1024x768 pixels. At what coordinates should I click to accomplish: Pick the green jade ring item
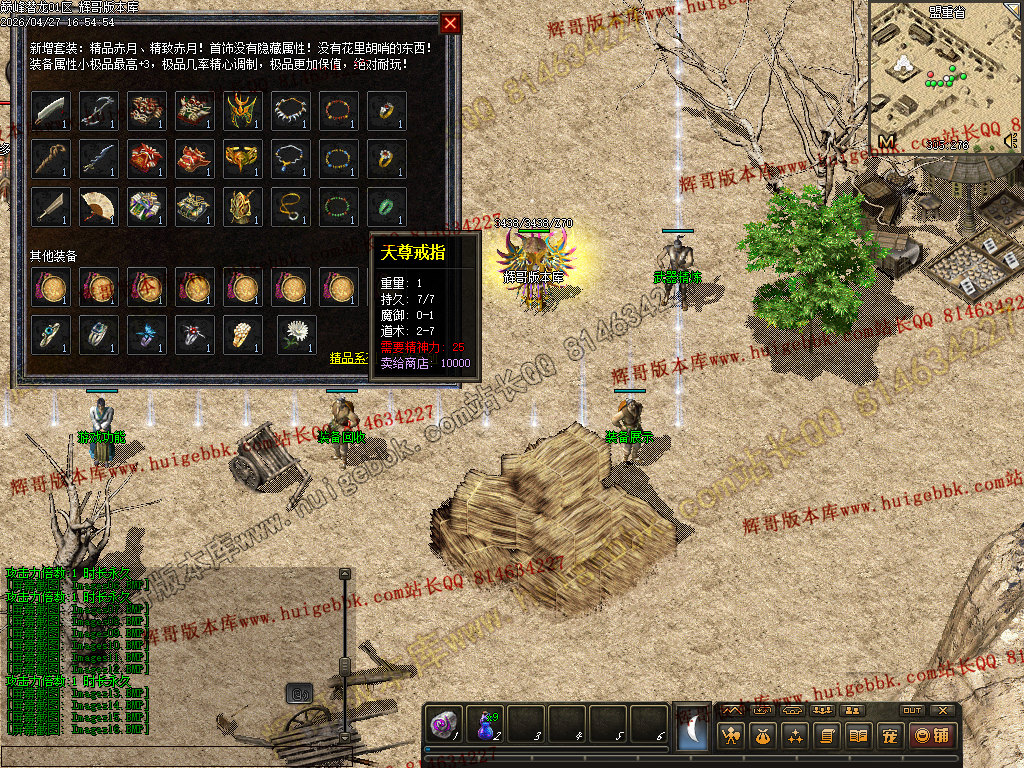[387, 207]
